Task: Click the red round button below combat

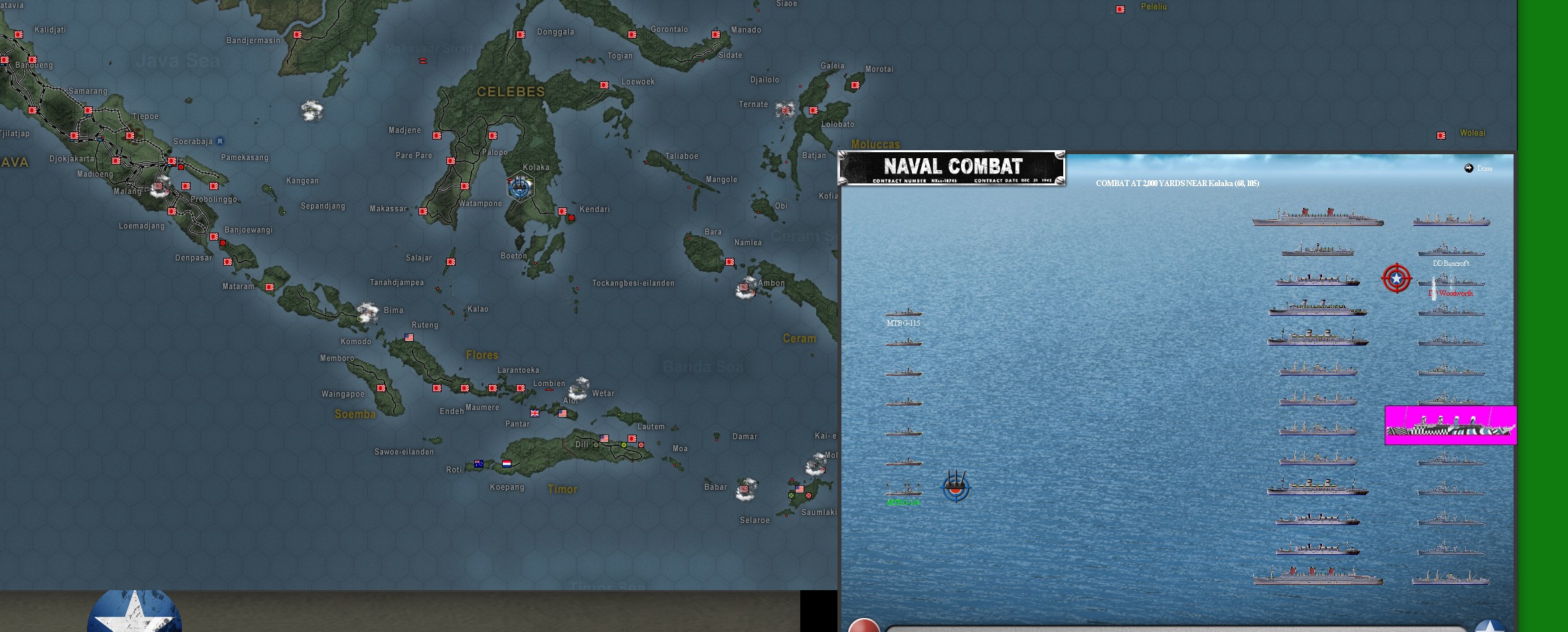Action: point(863,626)
